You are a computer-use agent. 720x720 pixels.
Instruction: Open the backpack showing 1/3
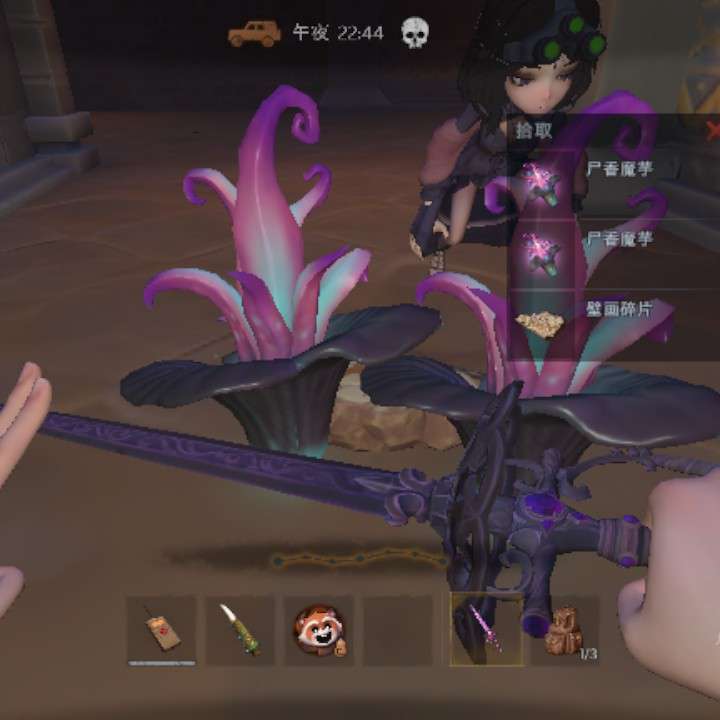coord(566,630)
